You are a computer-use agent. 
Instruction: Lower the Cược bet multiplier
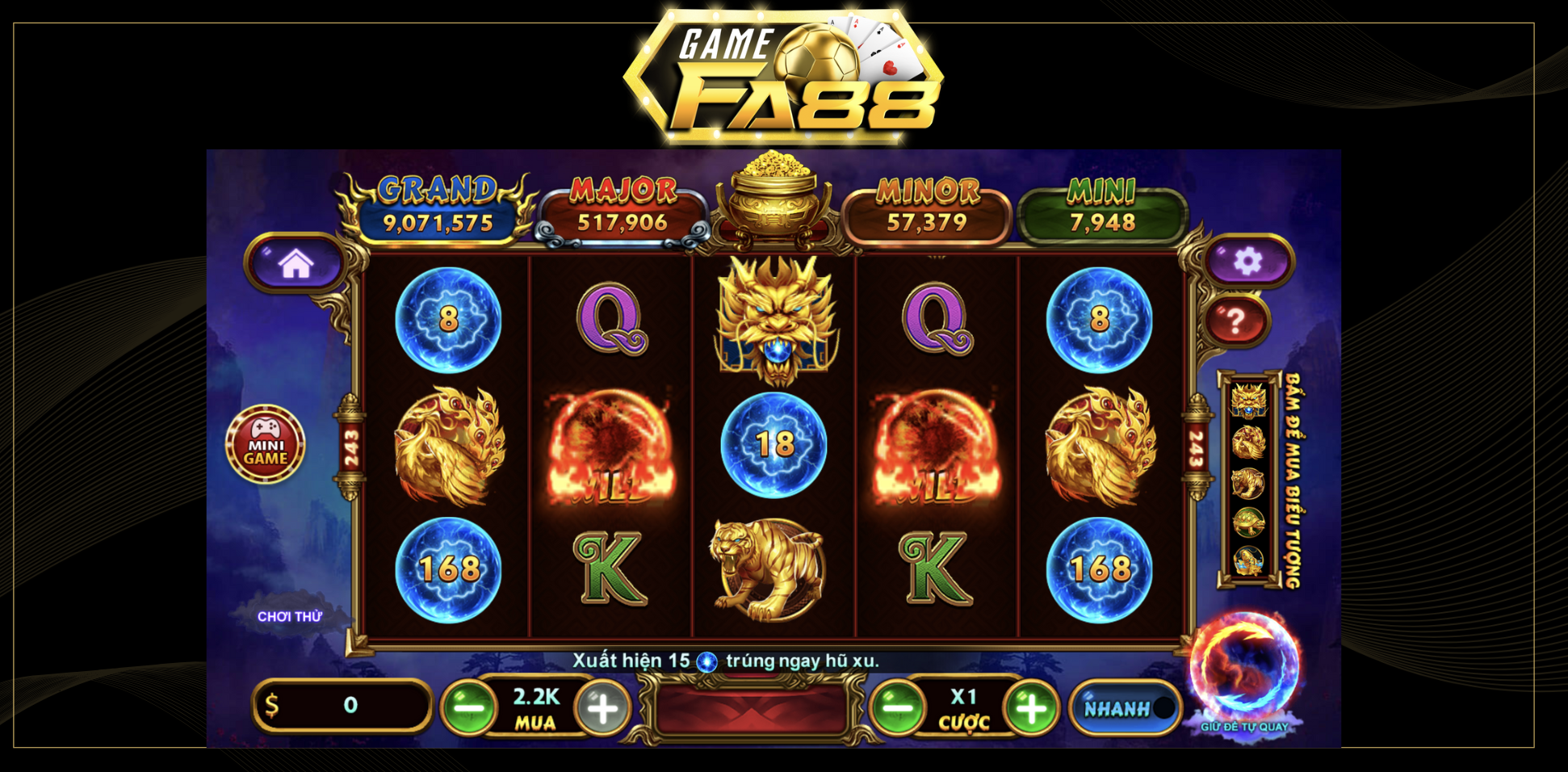pos(897,708)
